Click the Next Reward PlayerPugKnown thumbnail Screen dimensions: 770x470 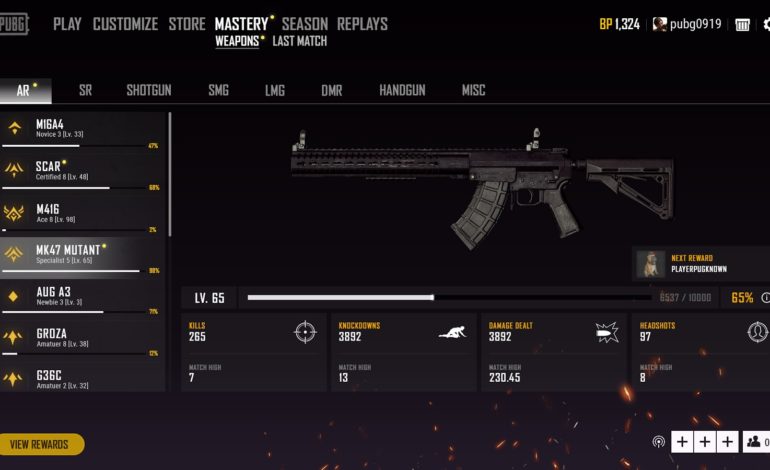tap(651, 264)
